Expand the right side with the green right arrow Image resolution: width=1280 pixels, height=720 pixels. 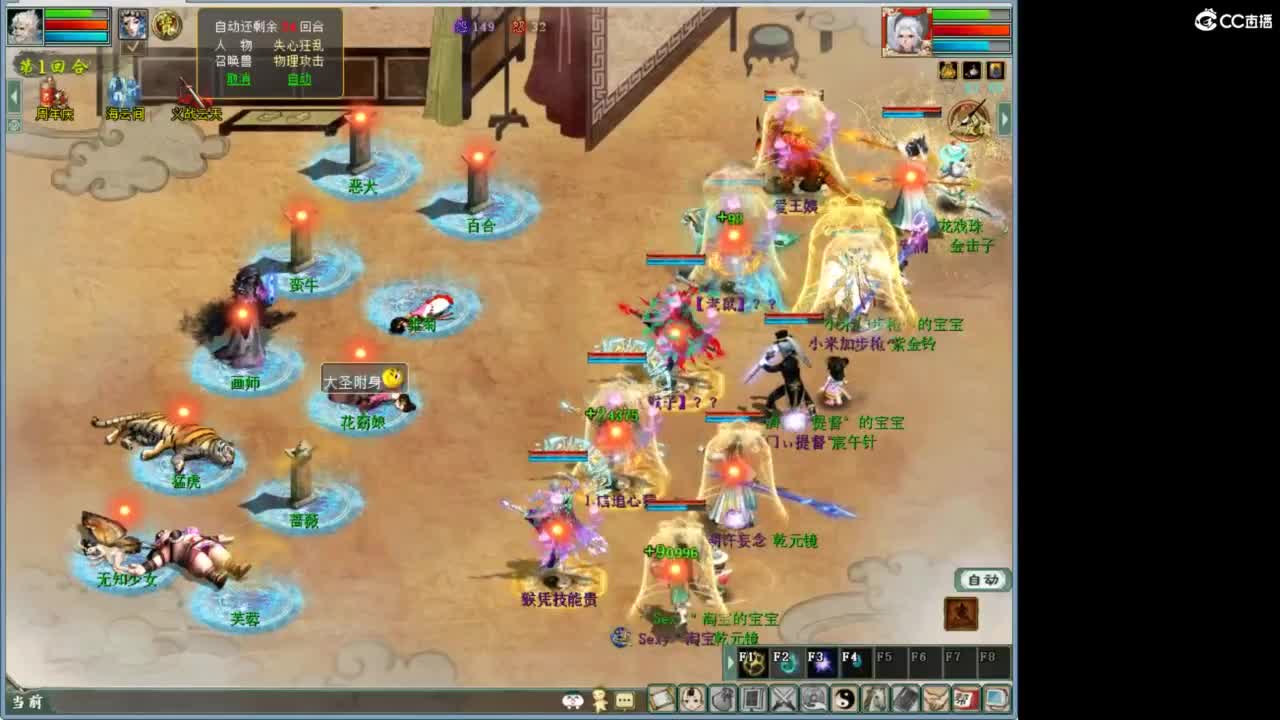pos(1004,118)
